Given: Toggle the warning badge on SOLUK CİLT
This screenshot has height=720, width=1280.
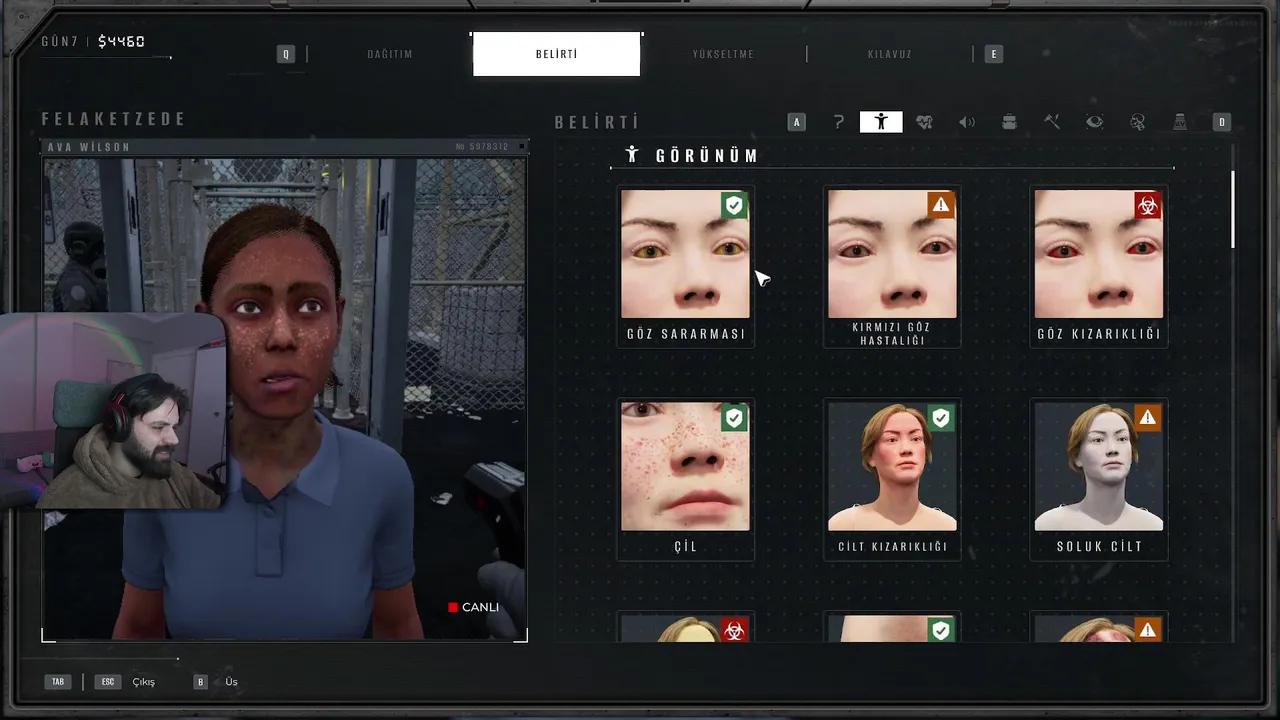Looking at the screenshot, I should tap(1147, 418).
